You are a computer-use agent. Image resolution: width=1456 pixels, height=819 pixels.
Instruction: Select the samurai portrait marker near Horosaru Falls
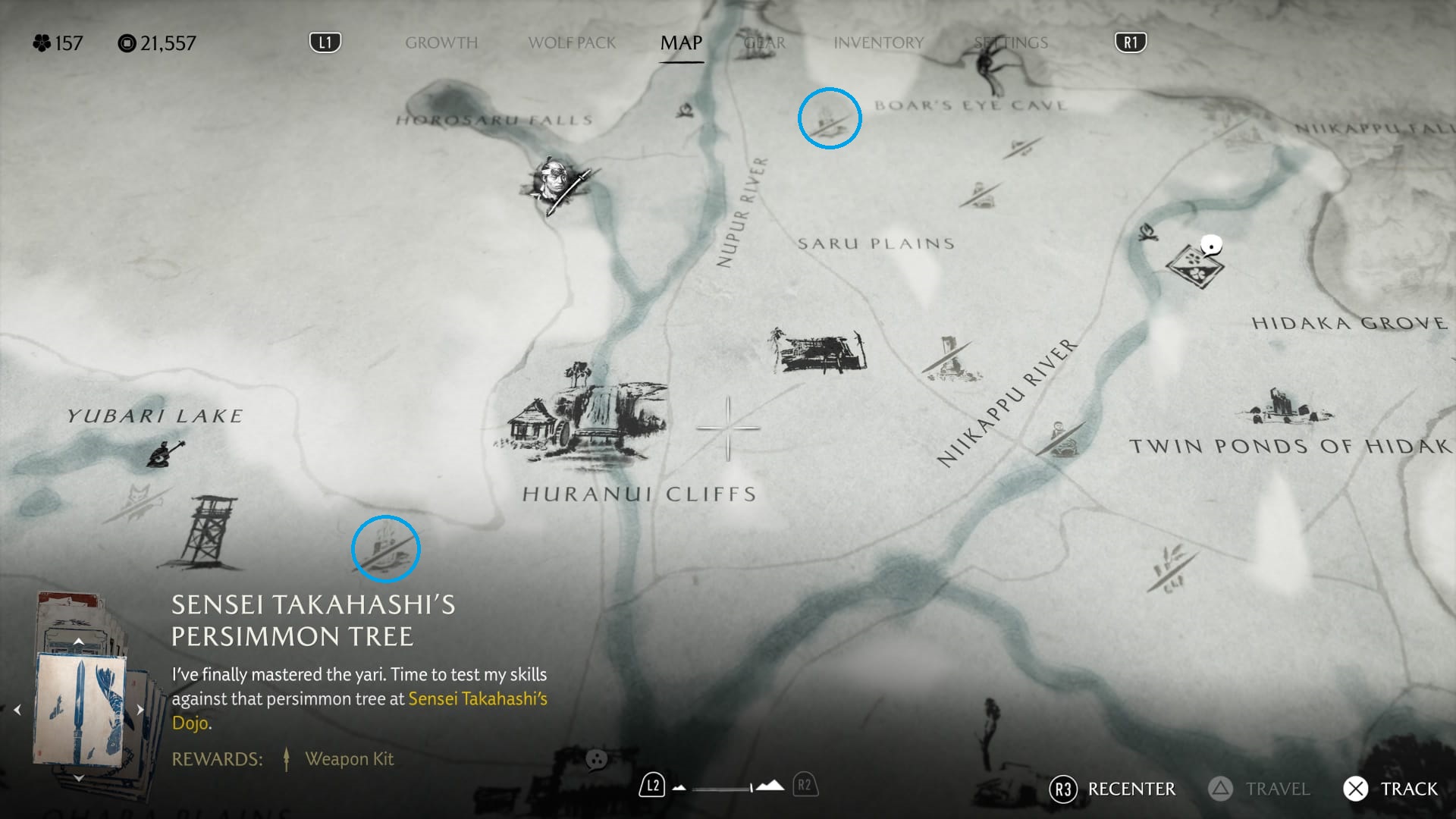pyautogui.click(x=556, y=184)
